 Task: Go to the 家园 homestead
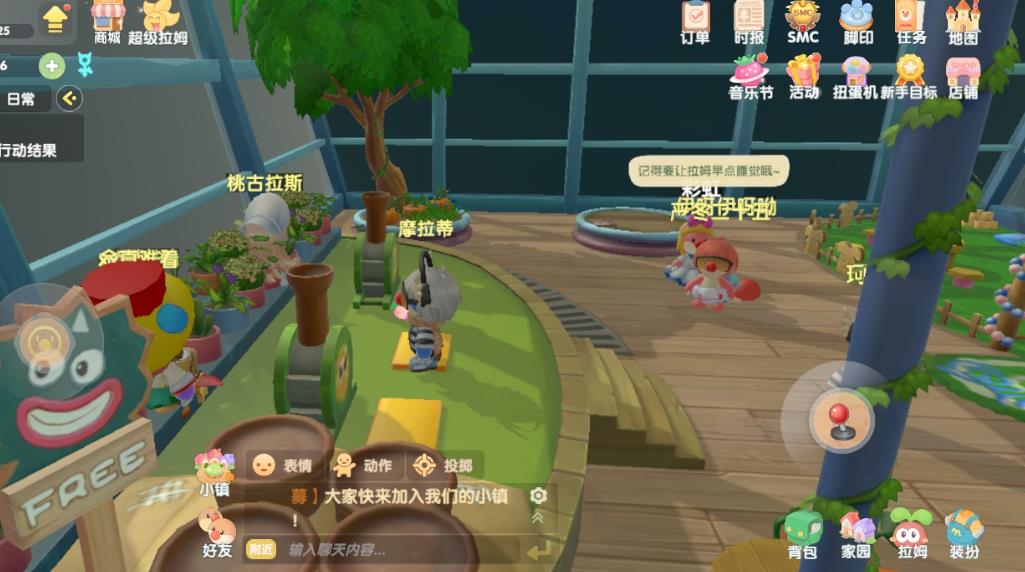pyautogui.click(x=856, y=534)
